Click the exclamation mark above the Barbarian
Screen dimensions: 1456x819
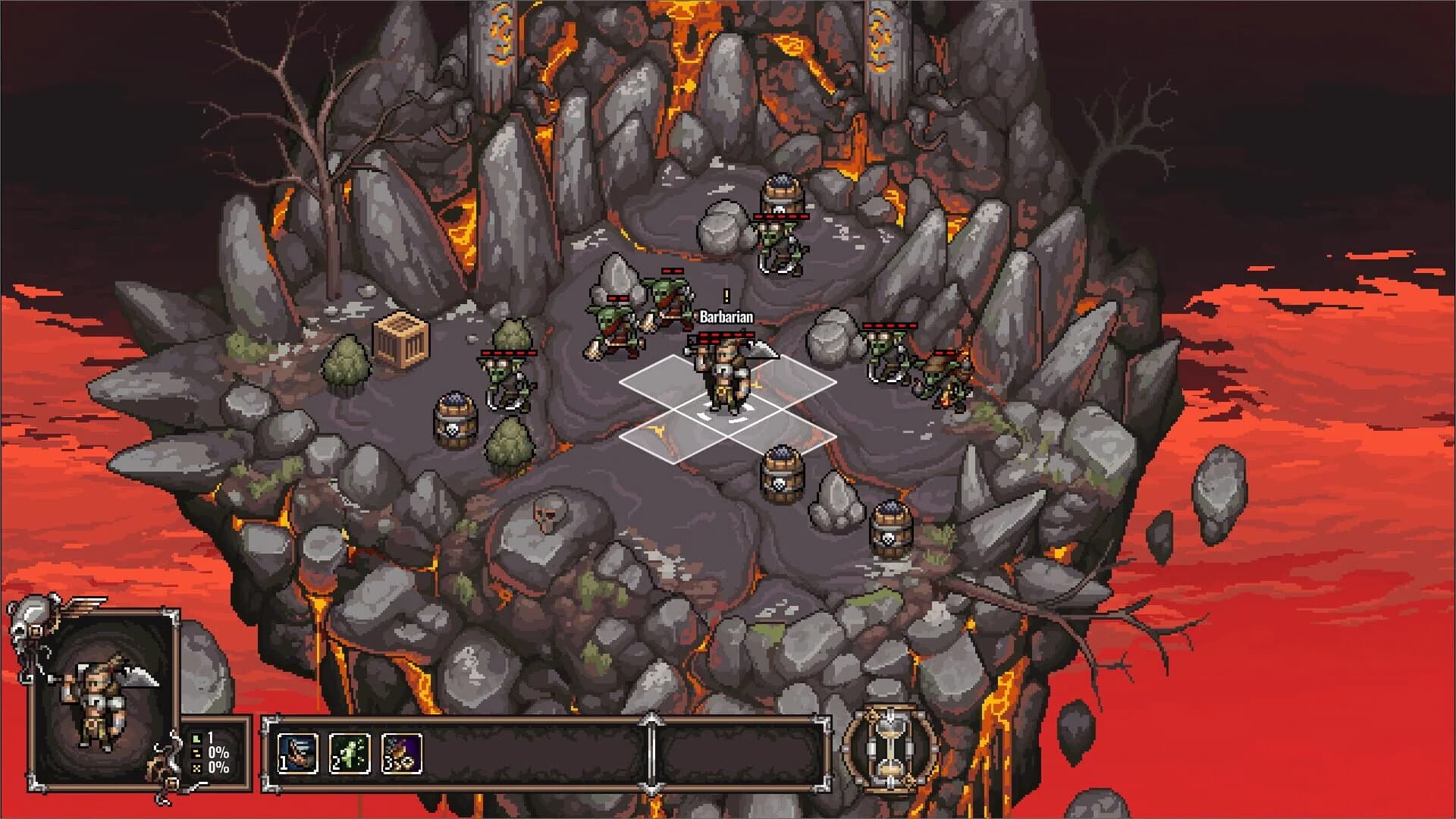[726, 297]
